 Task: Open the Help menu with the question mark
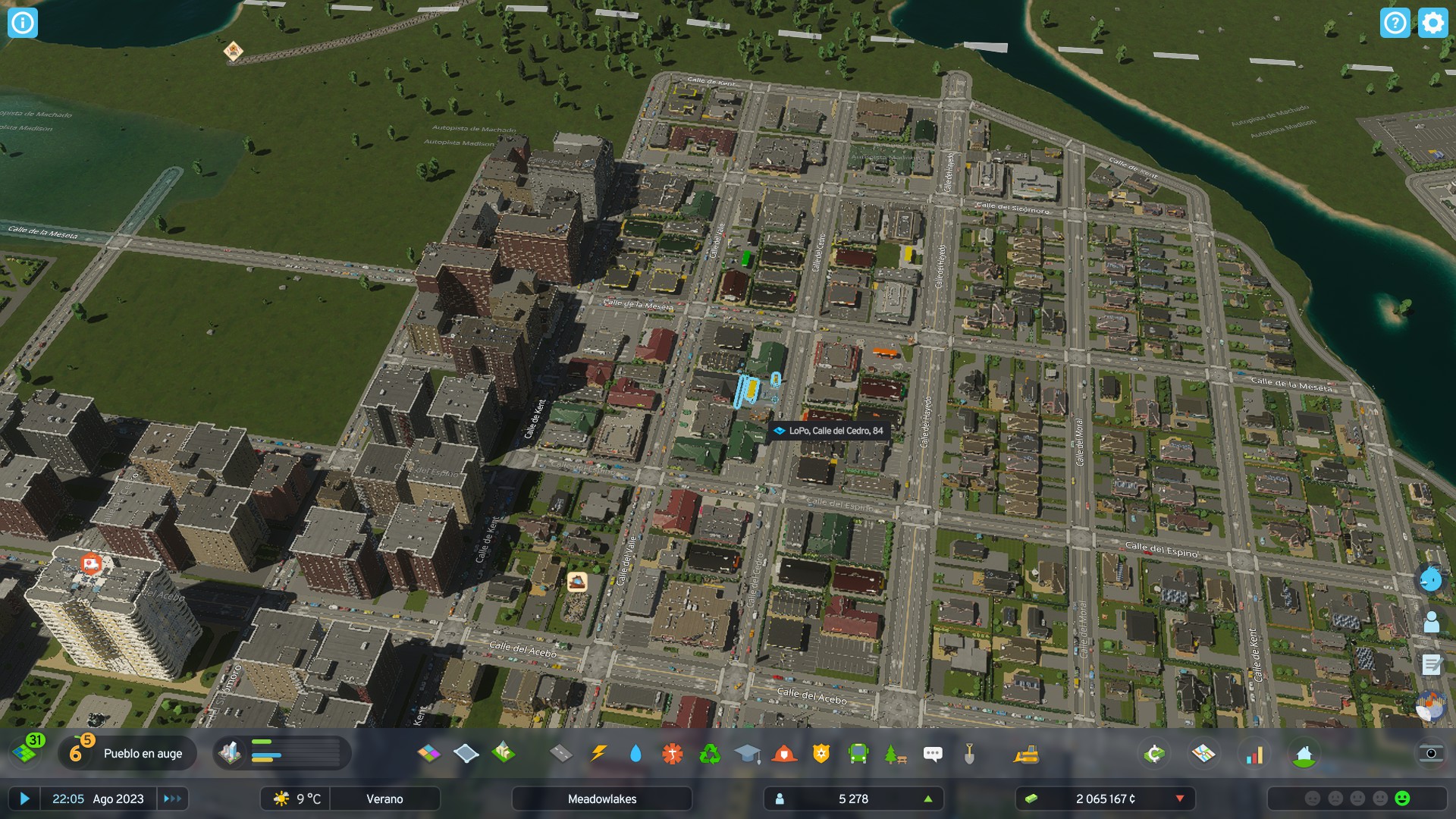(x=1395, y=23)
